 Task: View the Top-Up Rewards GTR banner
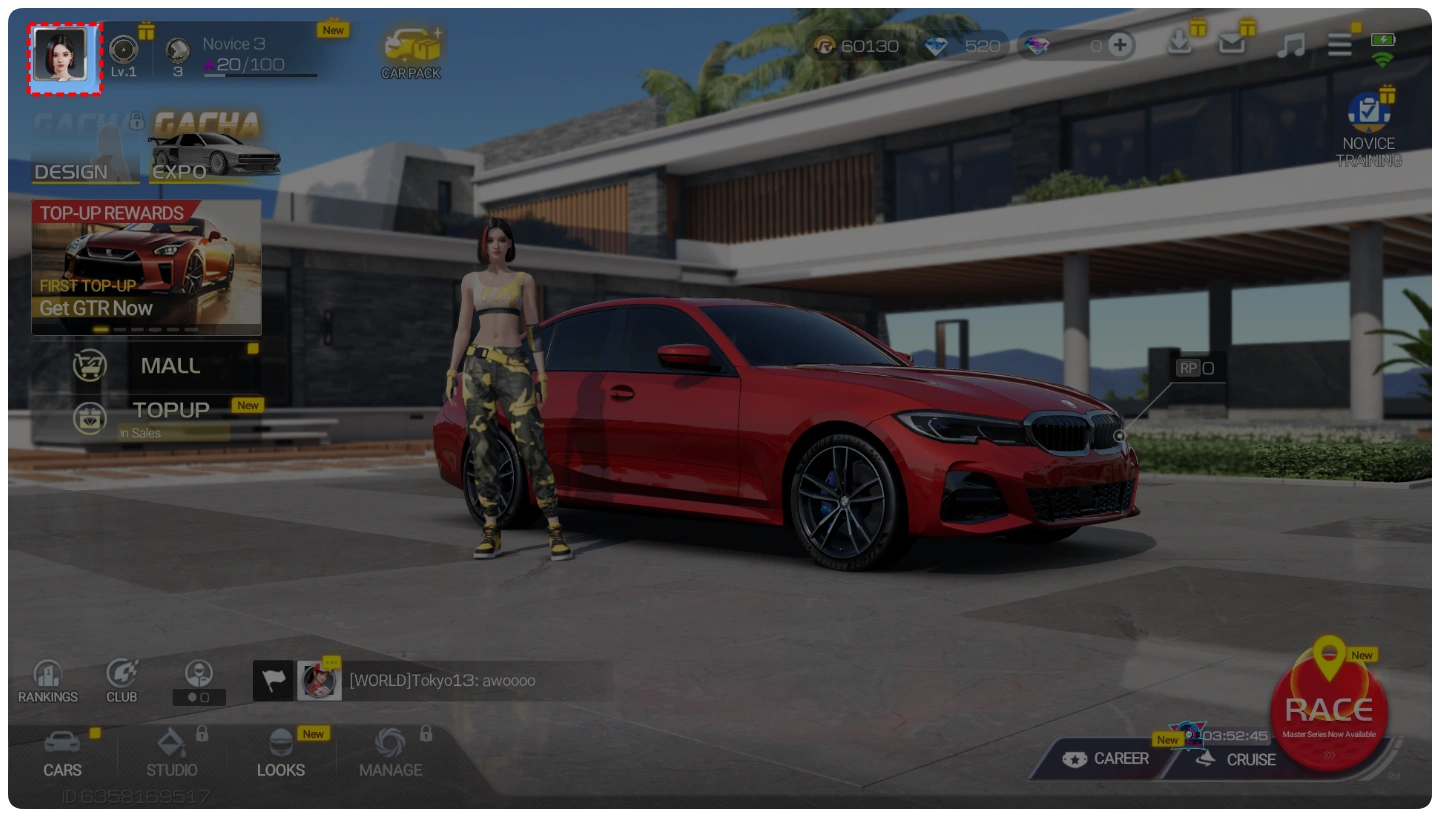pyautogui.click(x=146, y=266)
